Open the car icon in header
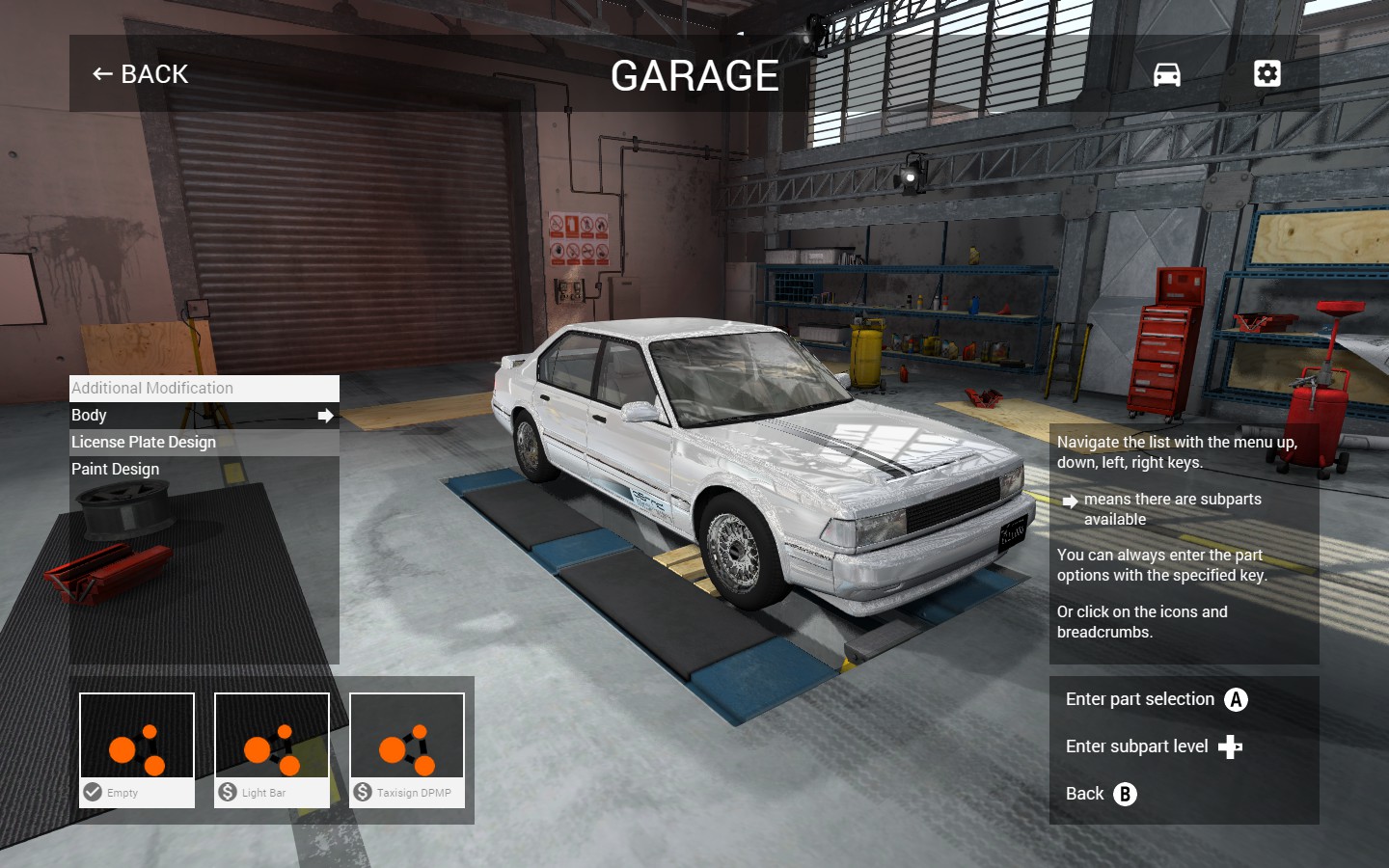This screenshot has height=868, width=1389. (1166, 74)
